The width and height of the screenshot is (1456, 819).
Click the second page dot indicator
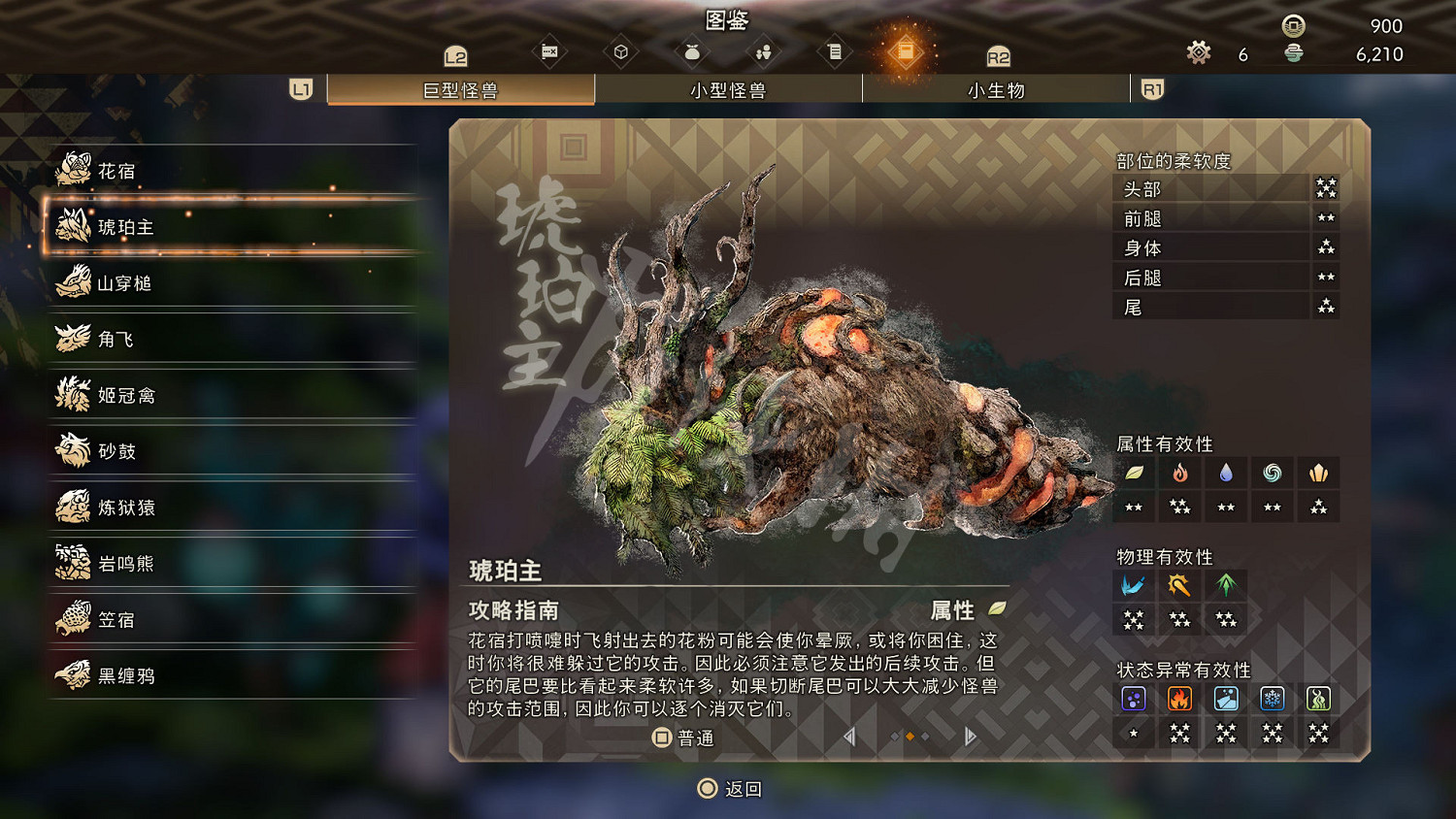[909, 737]
